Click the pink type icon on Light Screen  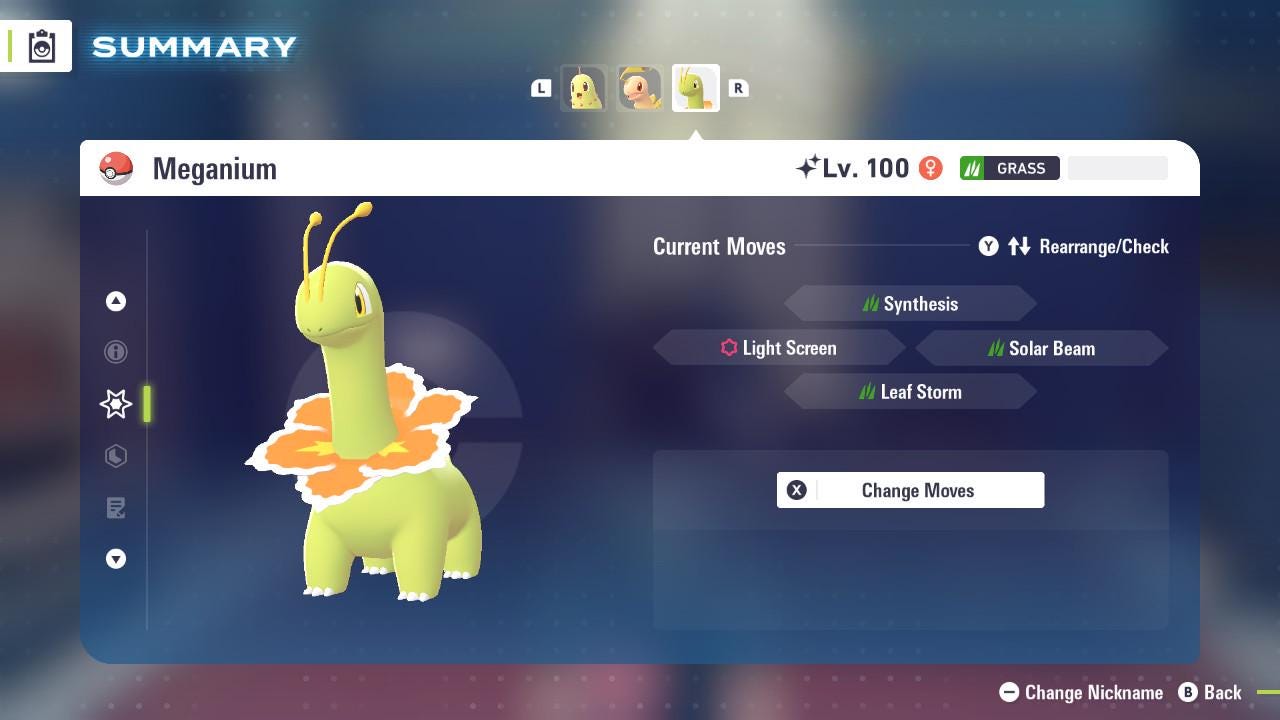[727, 348]
